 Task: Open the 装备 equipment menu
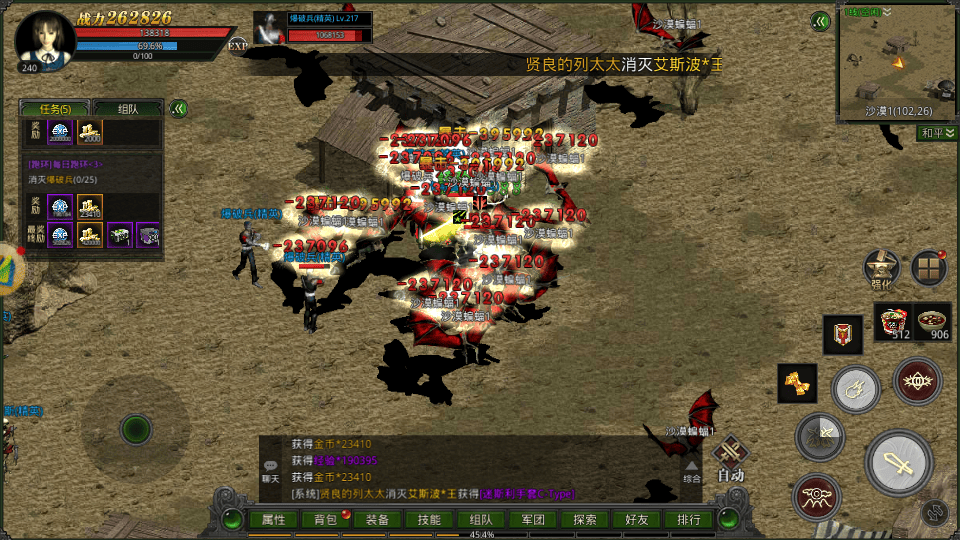coord(378,520)
